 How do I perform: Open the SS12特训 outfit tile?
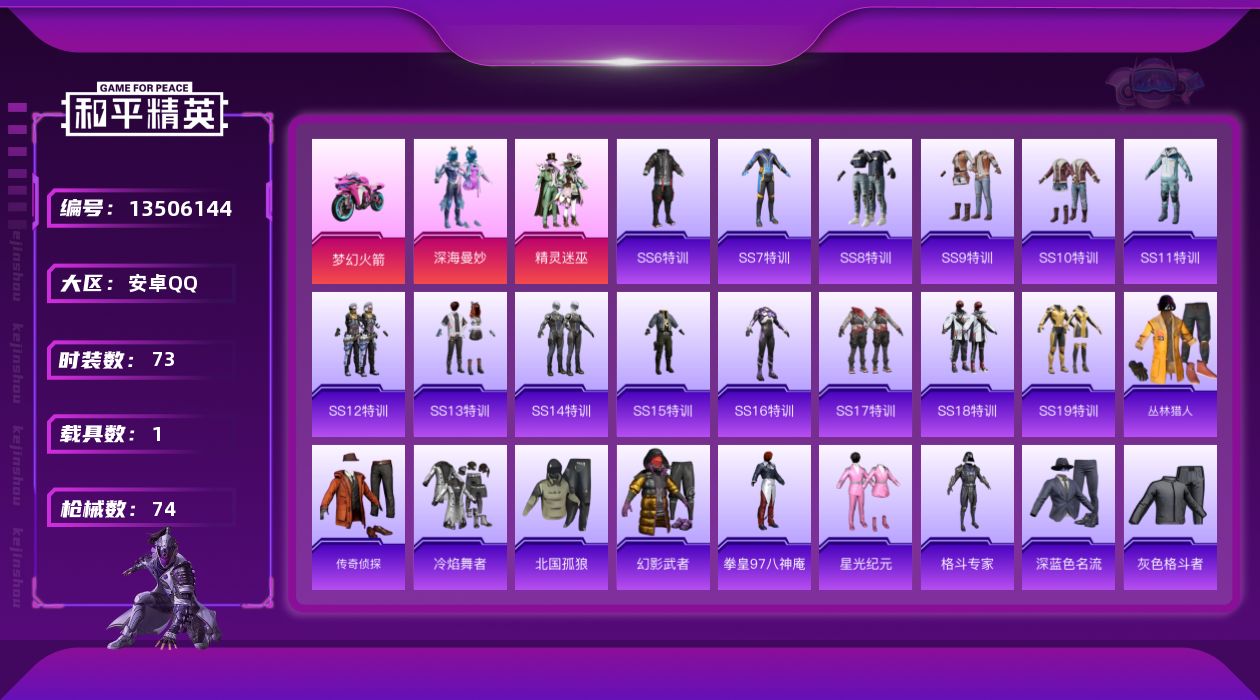click(x=358, y=364)
